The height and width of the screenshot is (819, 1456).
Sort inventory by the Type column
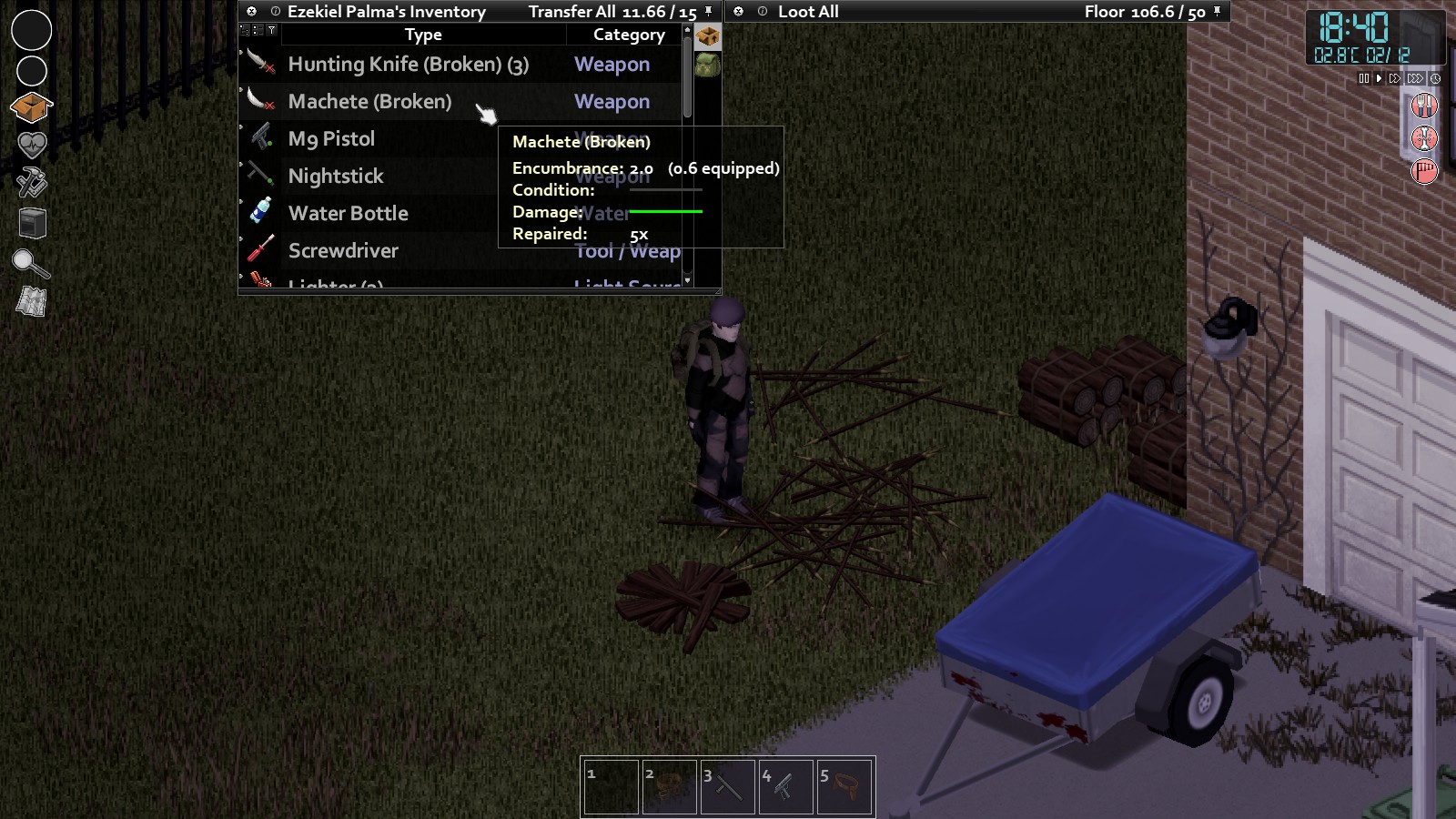tap(423, 35)
